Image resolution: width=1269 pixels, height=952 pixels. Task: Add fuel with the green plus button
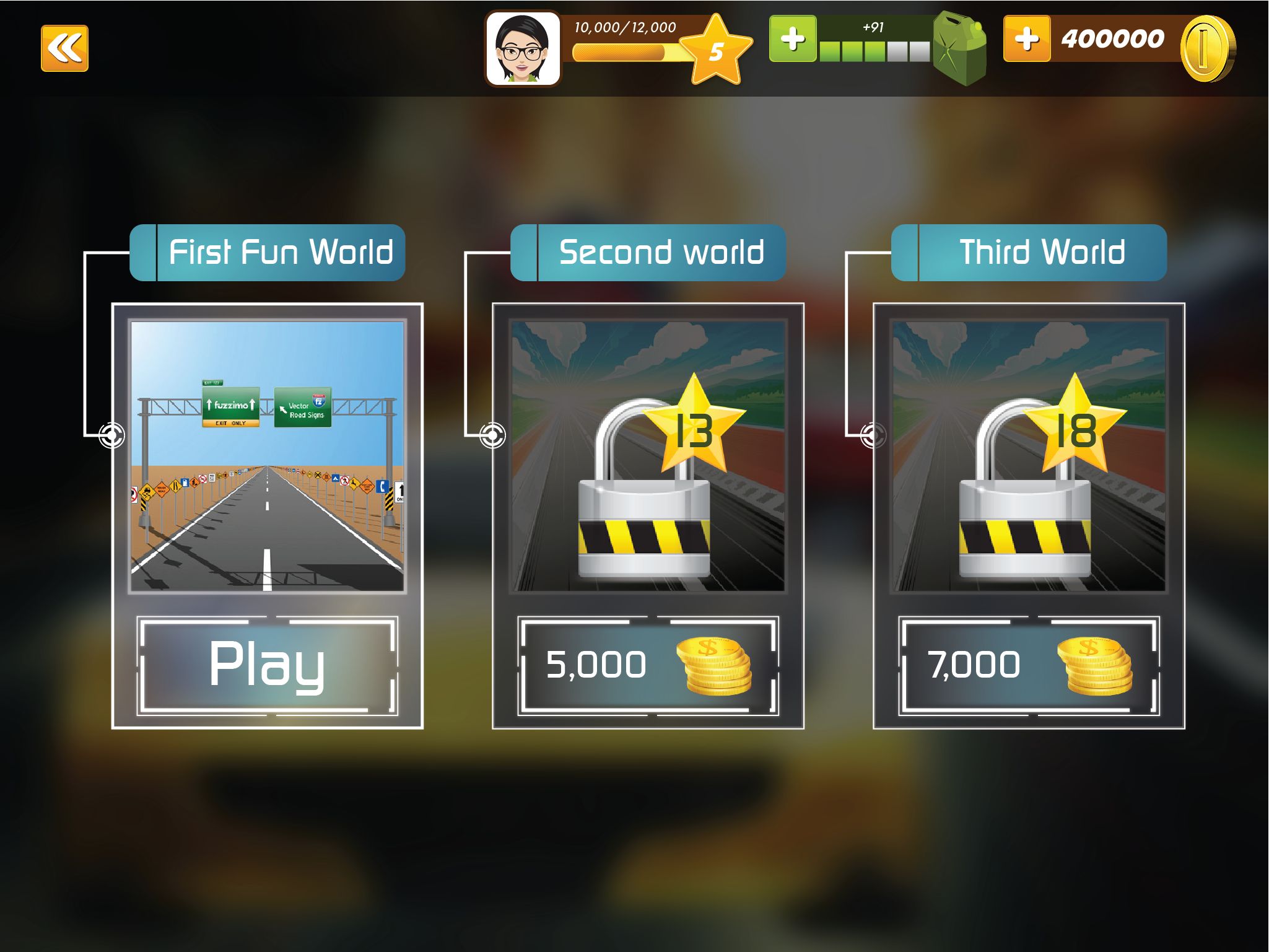coord(793,39)
